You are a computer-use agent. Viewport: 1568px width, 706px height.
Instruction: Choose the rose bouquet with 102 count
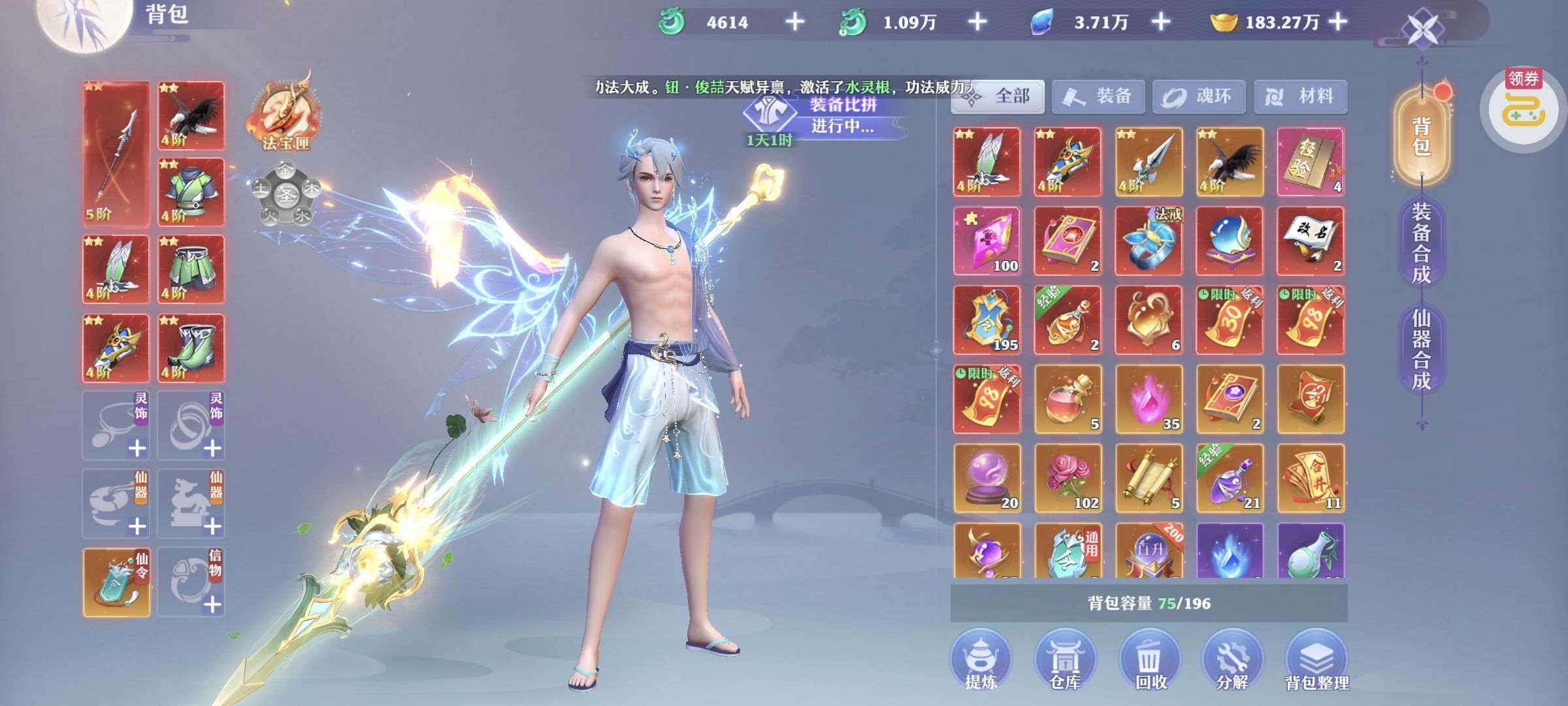pos(1068,478)
